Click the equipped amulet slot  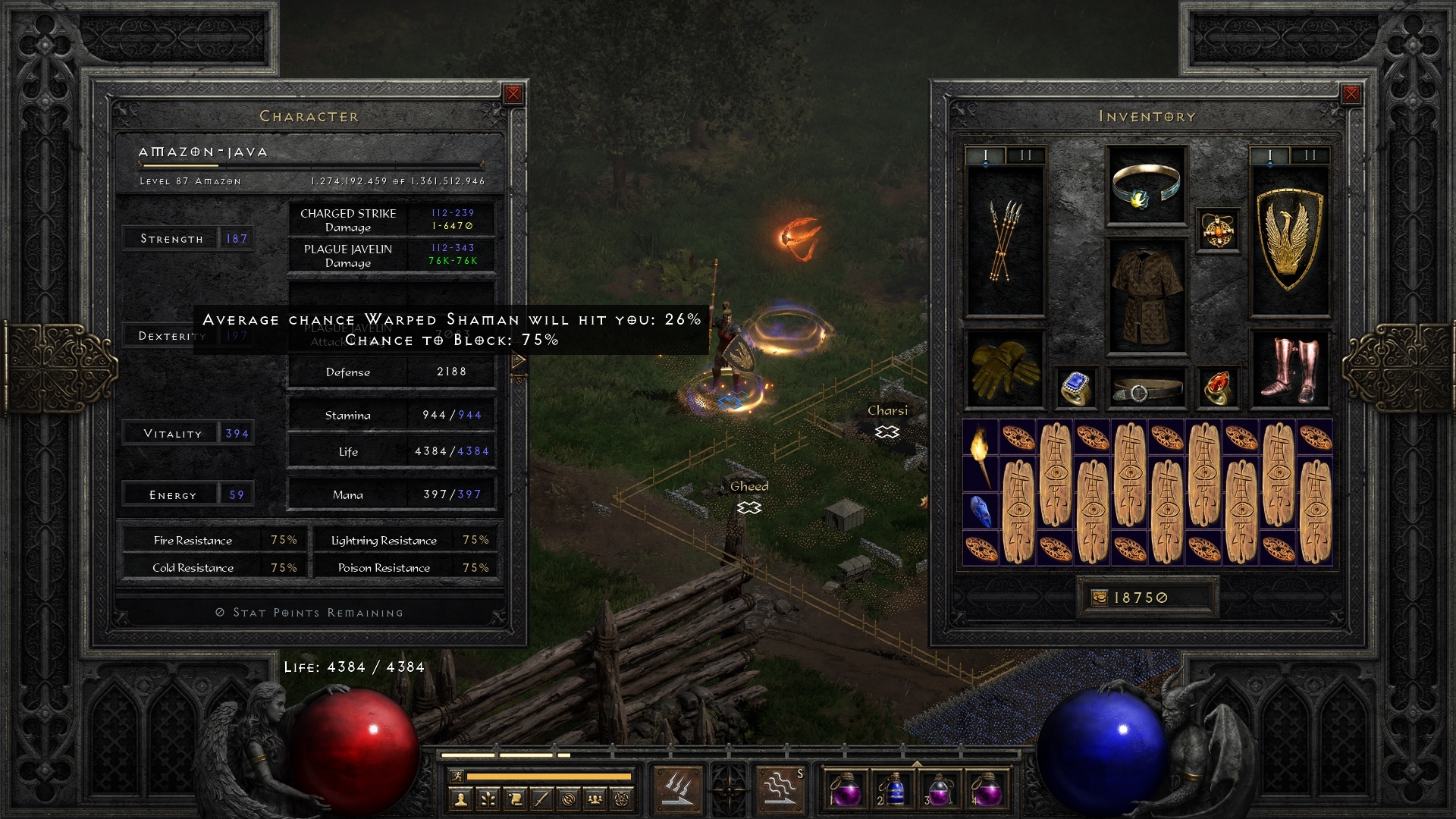(x=1217, y=230)
